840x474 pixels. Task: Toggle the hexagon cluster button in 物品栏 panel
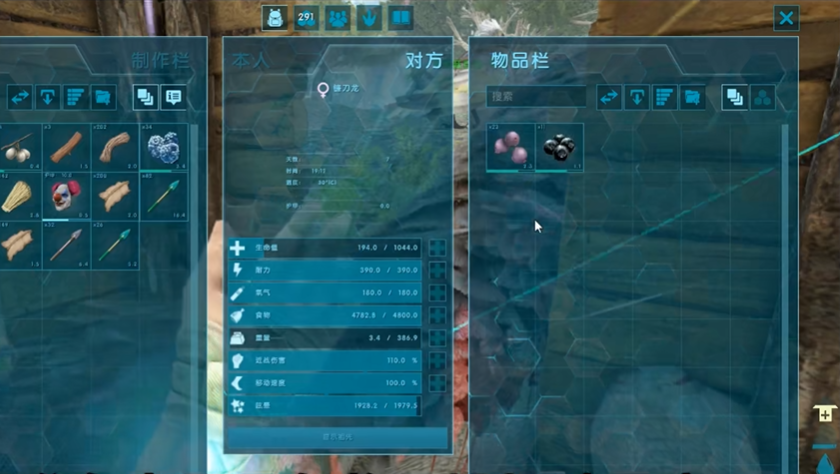[x=762, y=97]
